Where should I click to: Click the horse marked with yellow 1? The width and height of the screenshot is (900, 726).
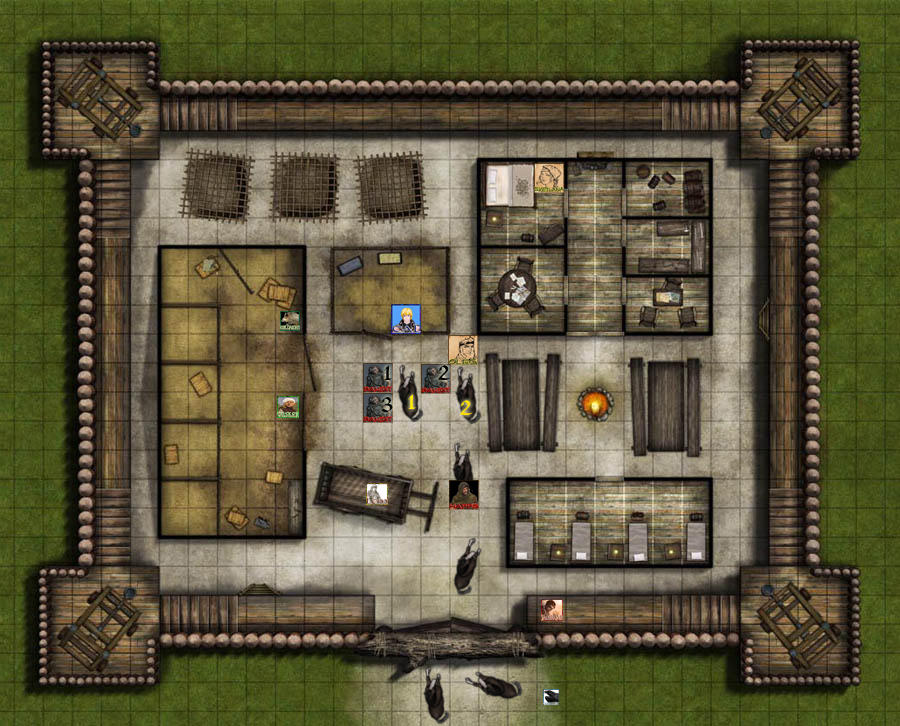pos(408,393)
